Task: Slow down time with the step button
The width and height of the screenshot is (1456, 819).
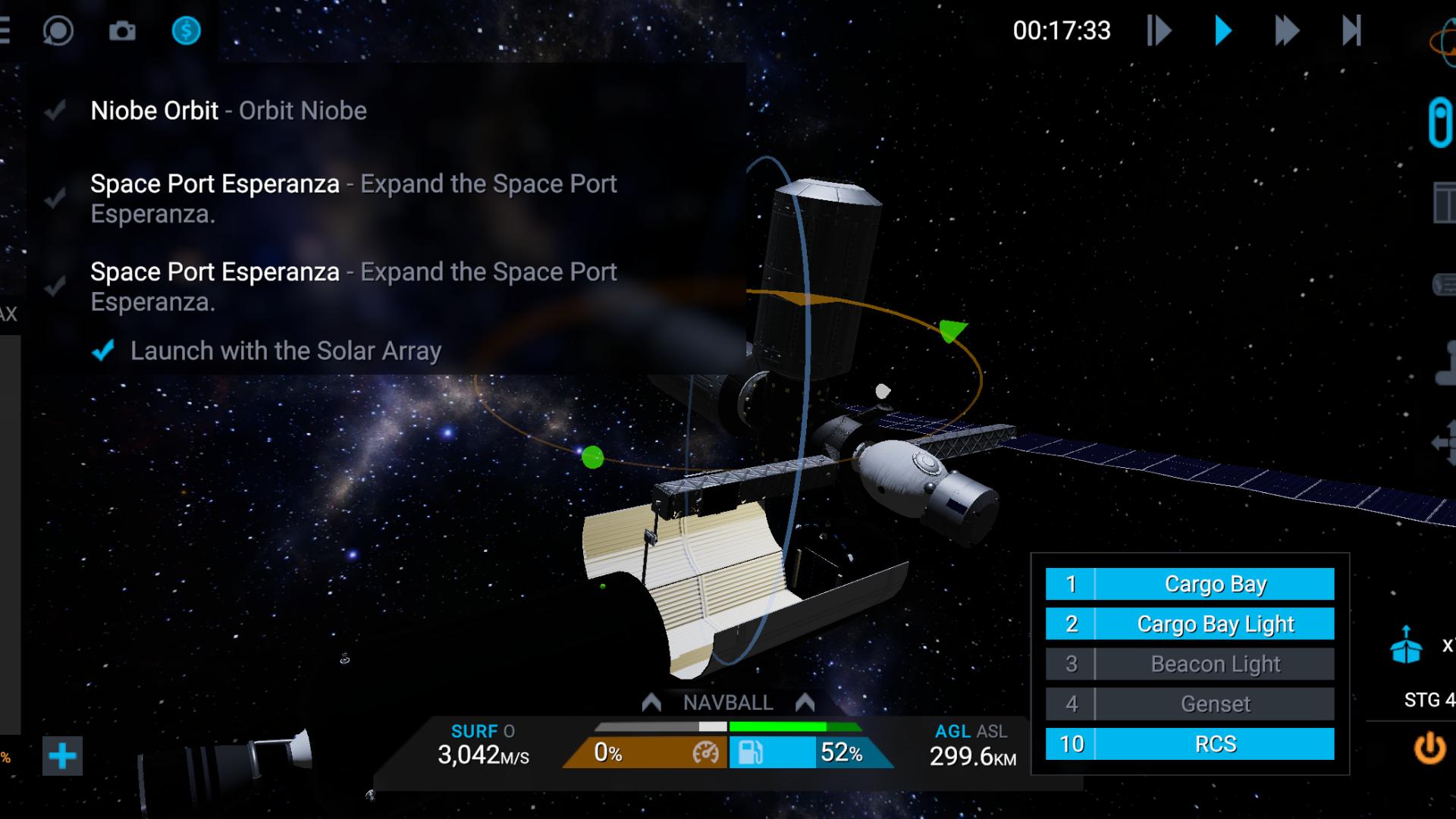Action: pos(1159,31)
